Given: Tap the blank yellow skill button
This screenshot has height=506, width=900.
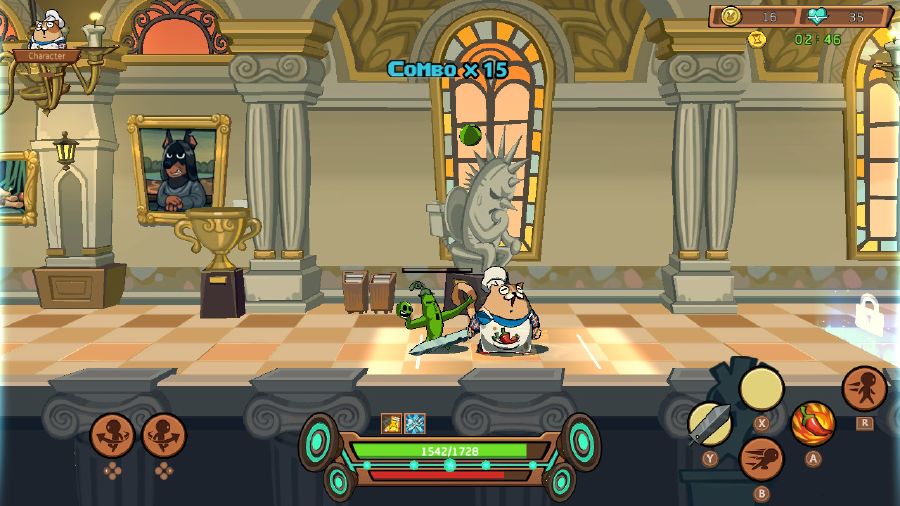Looking at the screenshot, I should click(x=761, y=388).
